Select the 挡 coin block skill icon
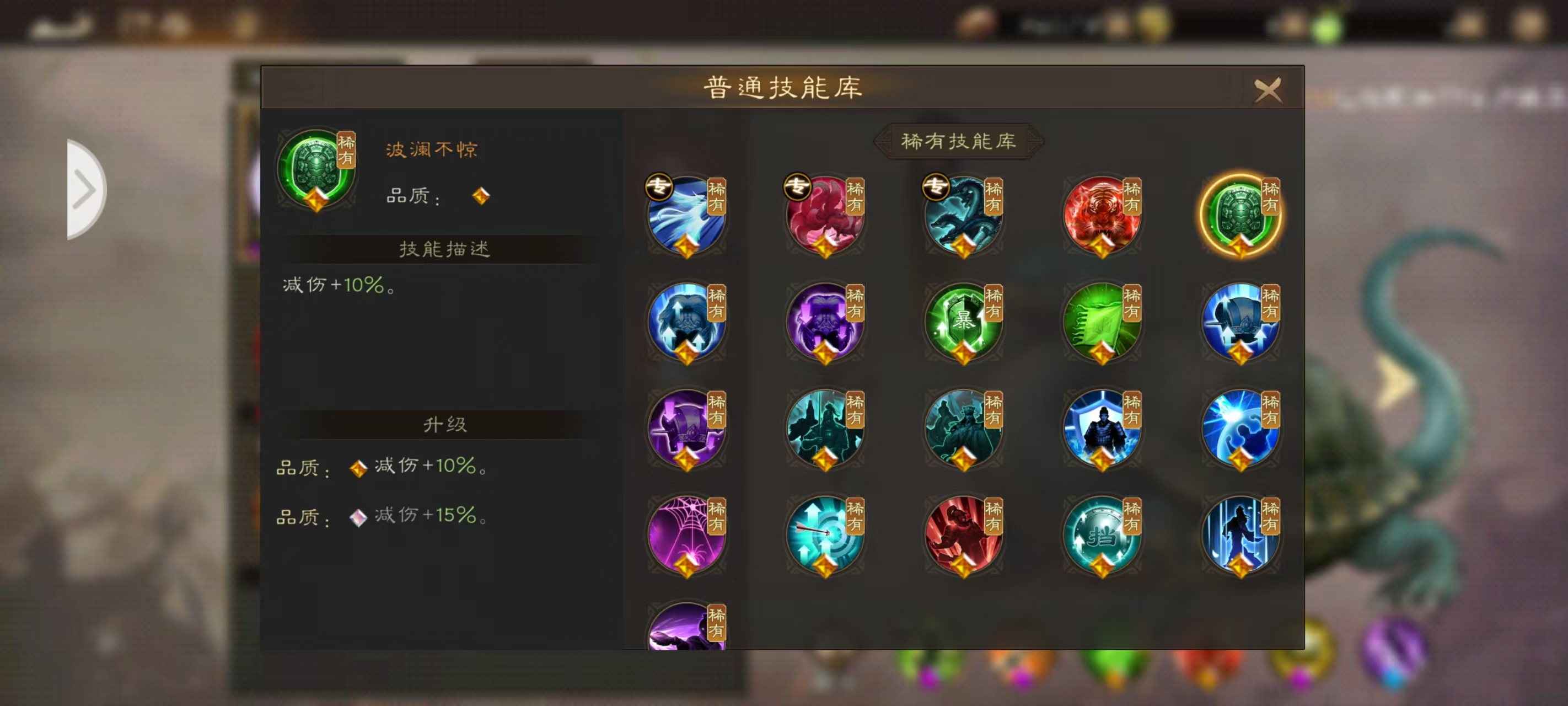 pyautogui.click(x=1103, y=536)
